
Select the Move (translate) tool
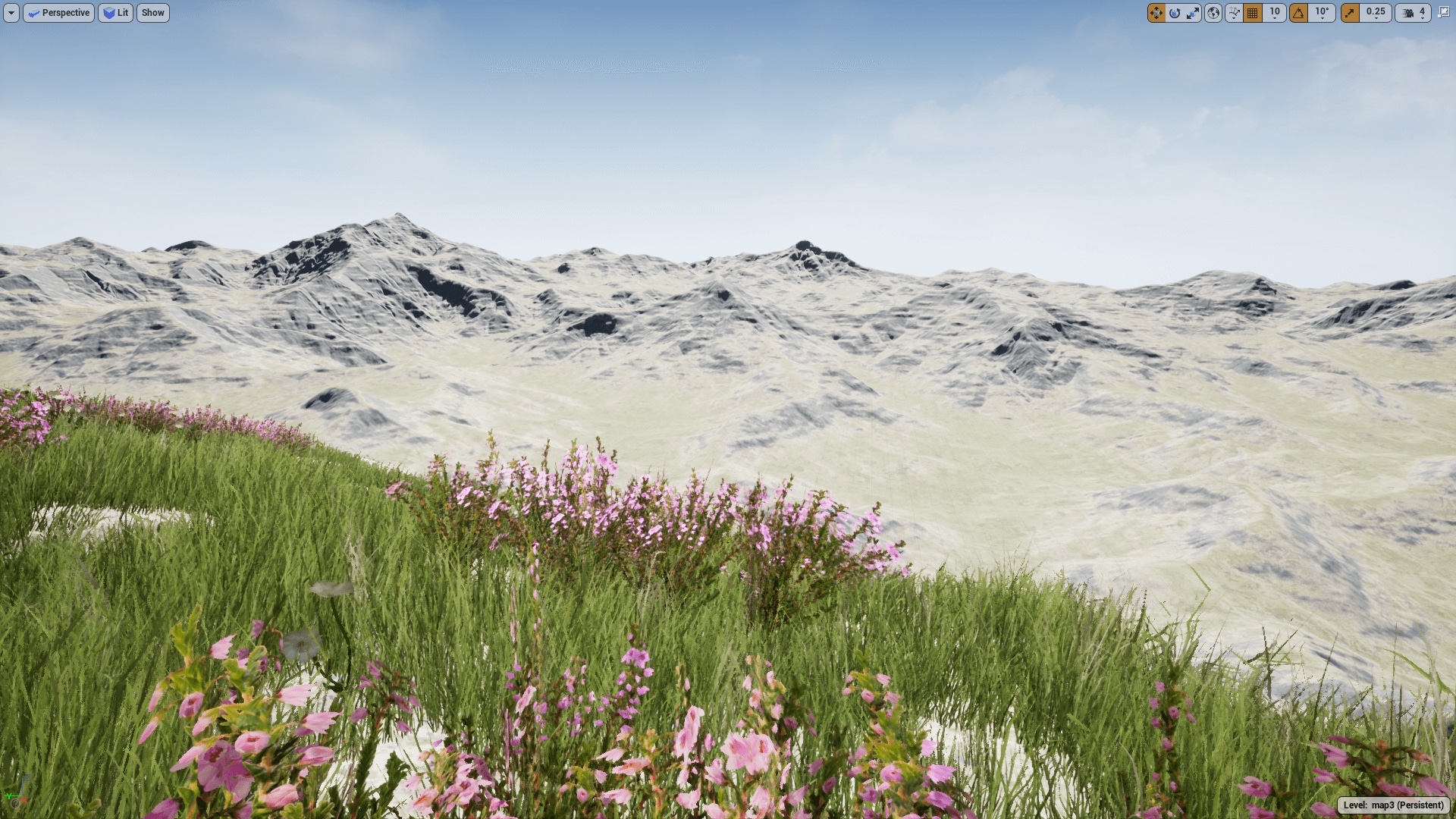[1156, 13]
